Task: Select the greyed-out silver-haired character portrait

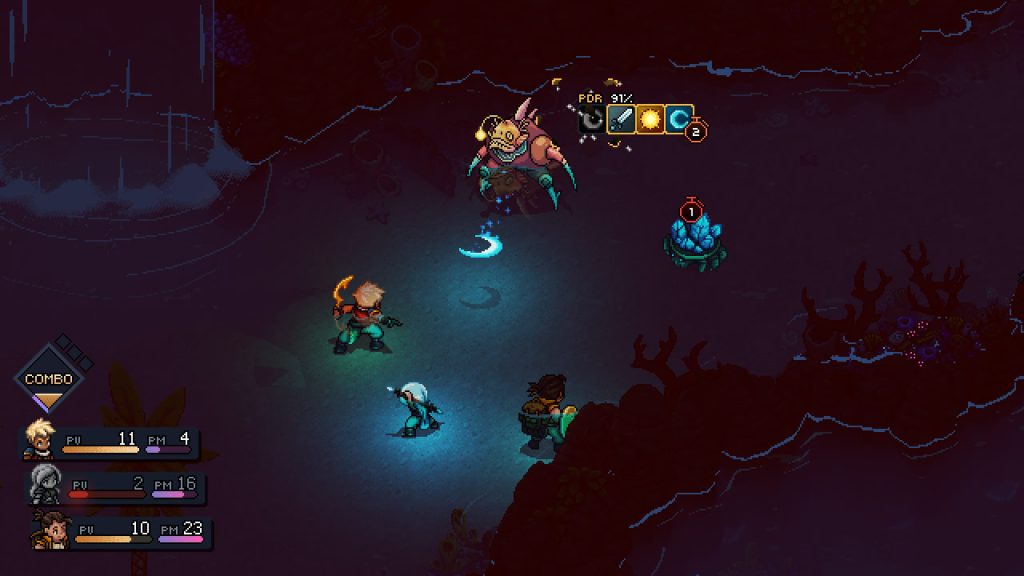Action: pos(45,484)
